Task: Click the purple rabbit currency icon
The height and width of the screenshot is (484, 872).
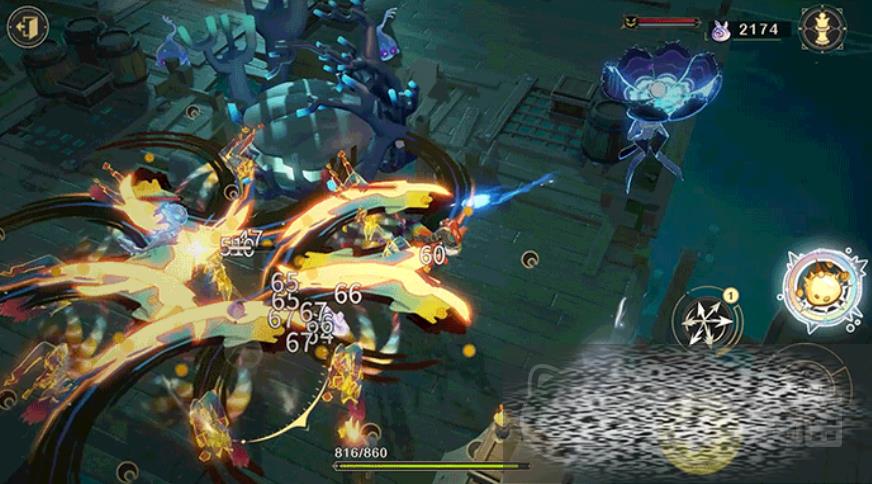Action: coord(720,31)
